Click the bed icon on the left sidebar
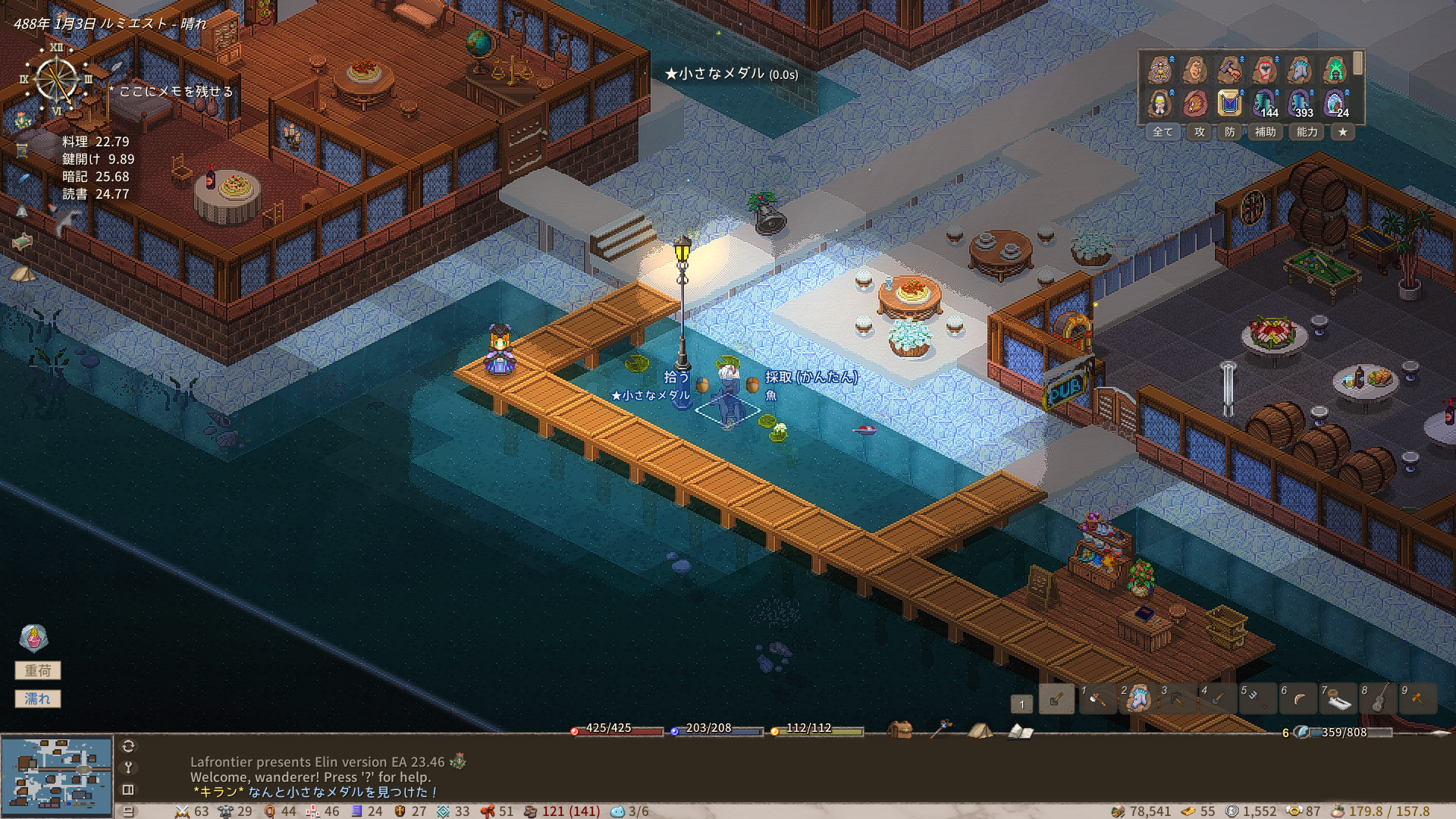This screenshot has width=1456, height=819. coord(23,242)
